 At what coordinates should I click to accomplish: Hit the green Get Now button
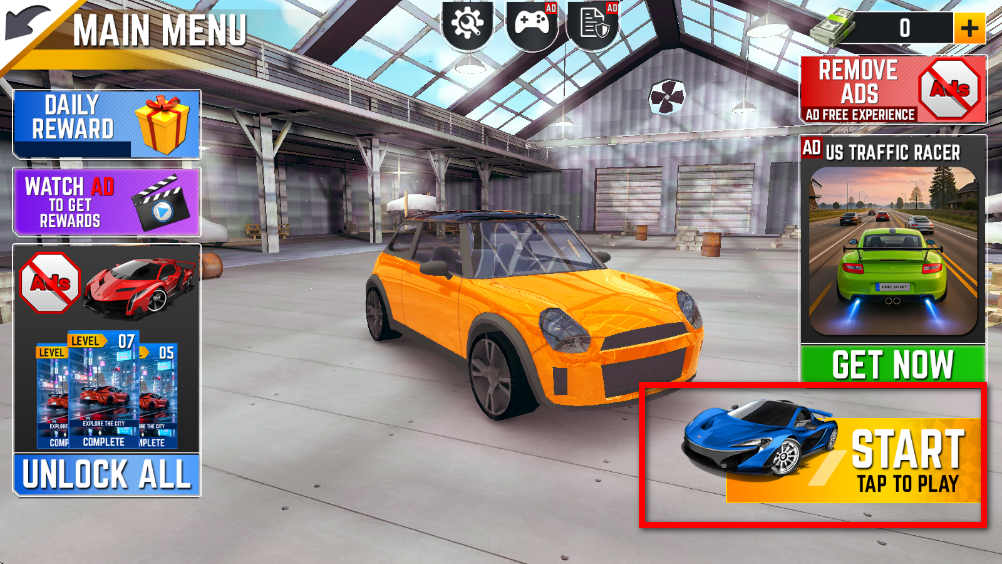coord(893,364)
